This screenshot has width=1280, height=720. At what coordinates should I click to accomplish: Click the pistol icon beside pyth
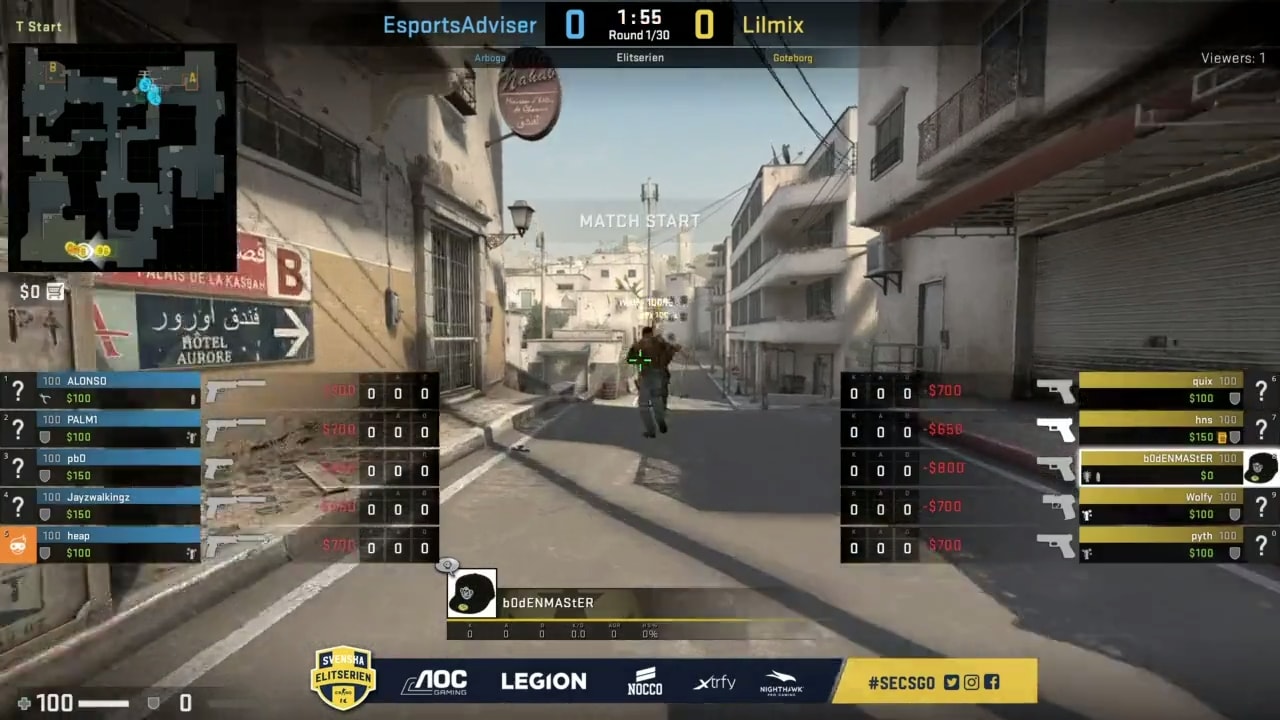point(1055,545)
